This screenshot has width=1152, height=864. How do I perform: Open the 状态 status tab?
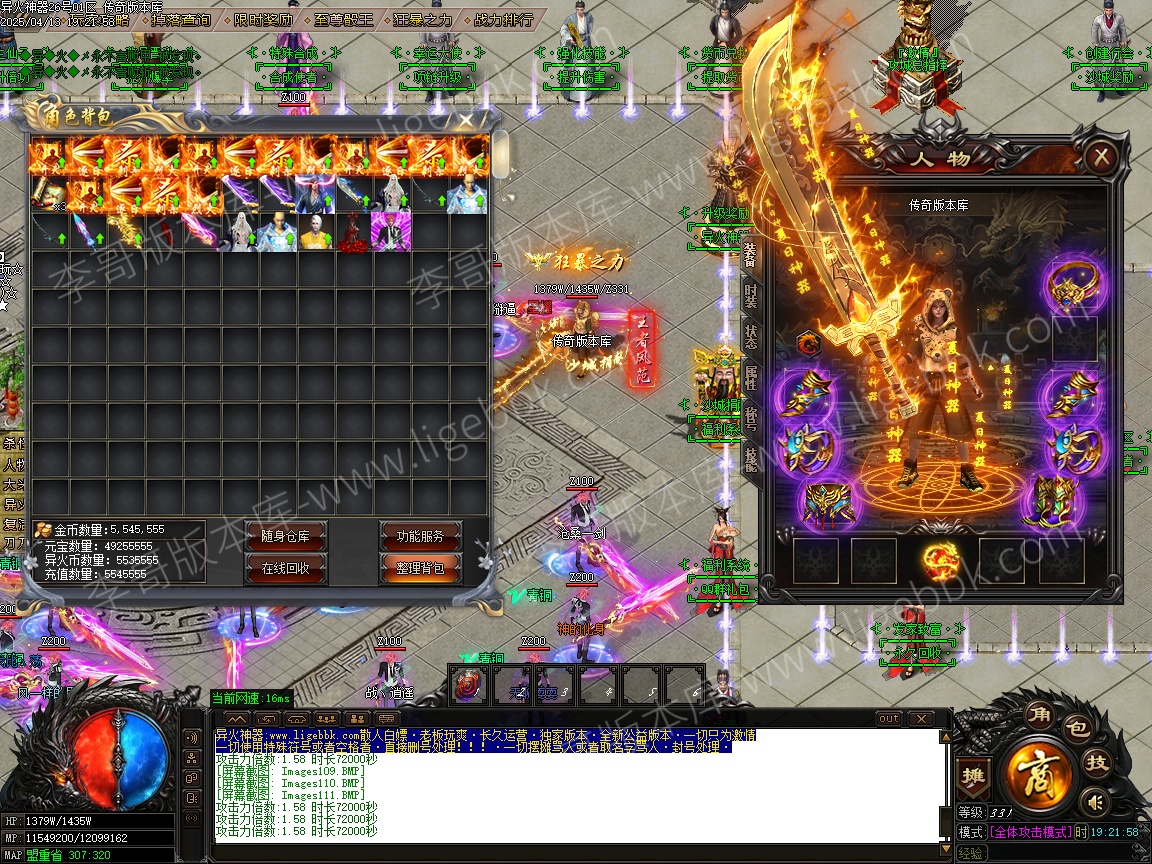pyautogui.click(x=750, y=338)
